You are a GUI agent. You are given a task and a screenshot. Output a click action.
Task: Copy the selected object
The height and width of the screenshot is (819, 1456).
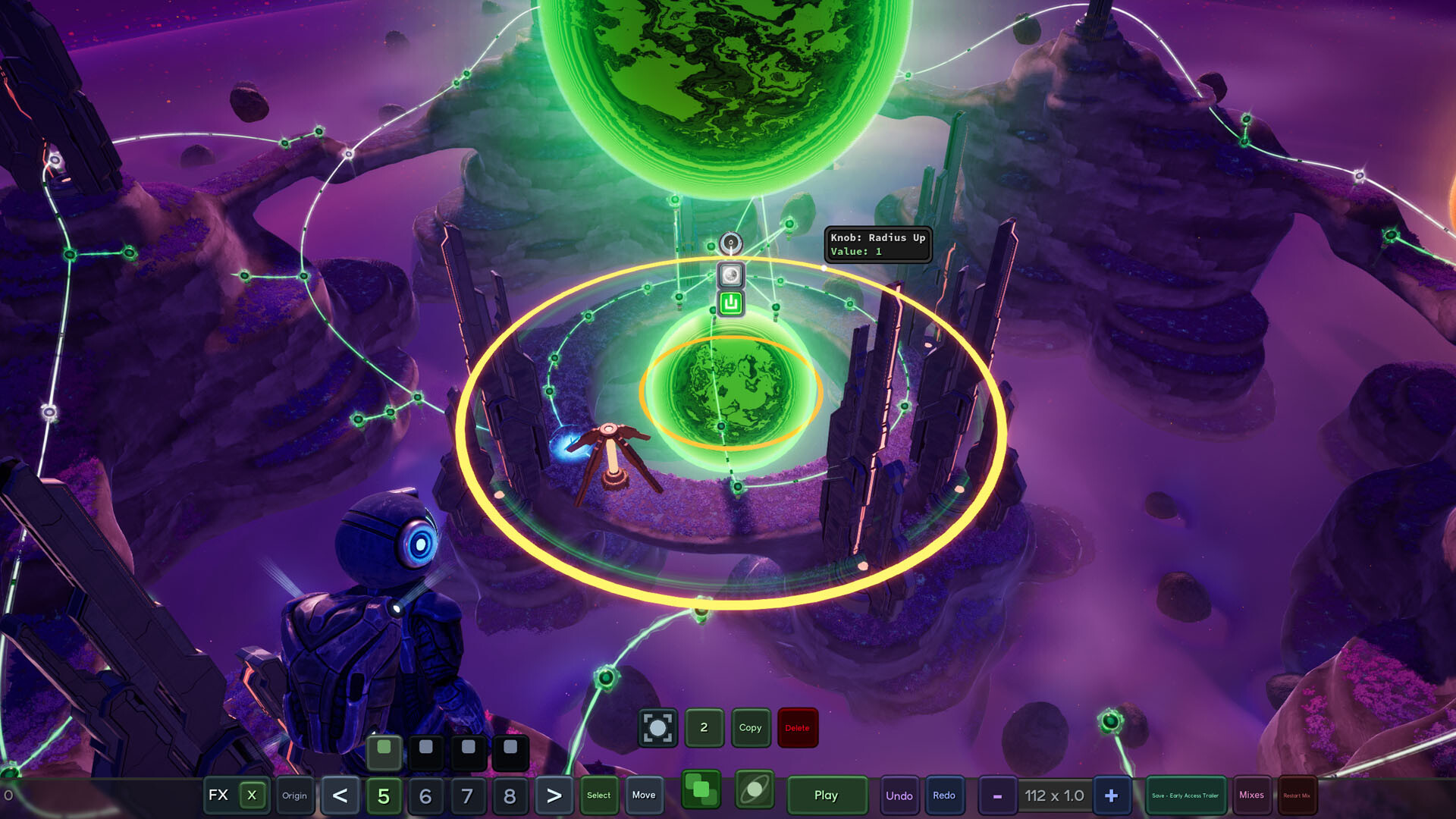[750, 728]
